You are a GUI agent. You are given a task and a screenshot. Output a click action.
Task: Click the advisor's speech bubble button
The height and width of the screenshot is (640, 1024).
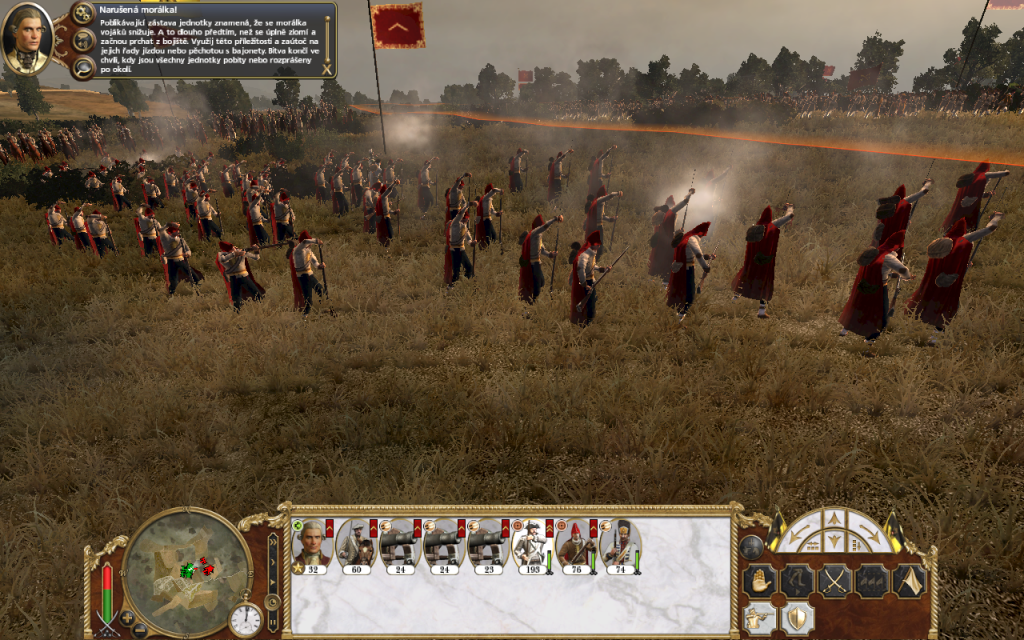click(84, 41)
